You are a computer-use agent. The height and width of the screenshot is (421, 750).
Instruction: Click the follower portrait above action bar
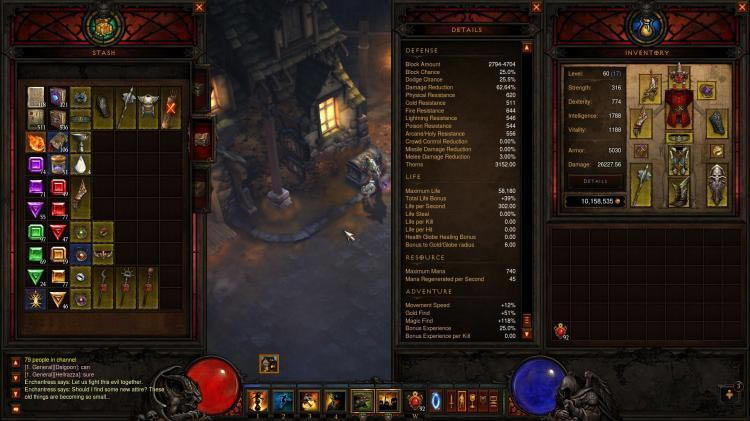269,365
